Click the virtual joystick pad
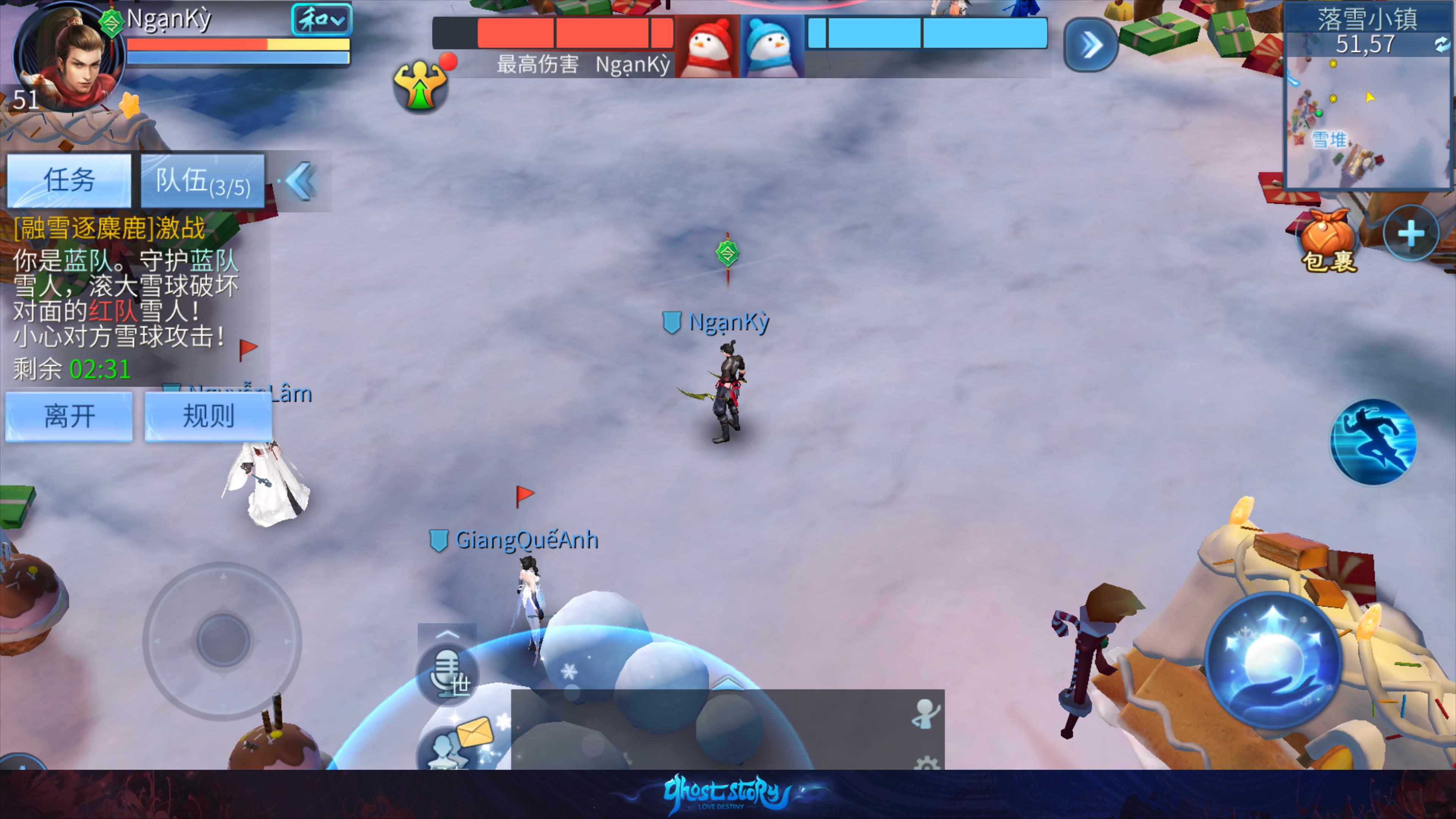 click(x=222, y=640)
